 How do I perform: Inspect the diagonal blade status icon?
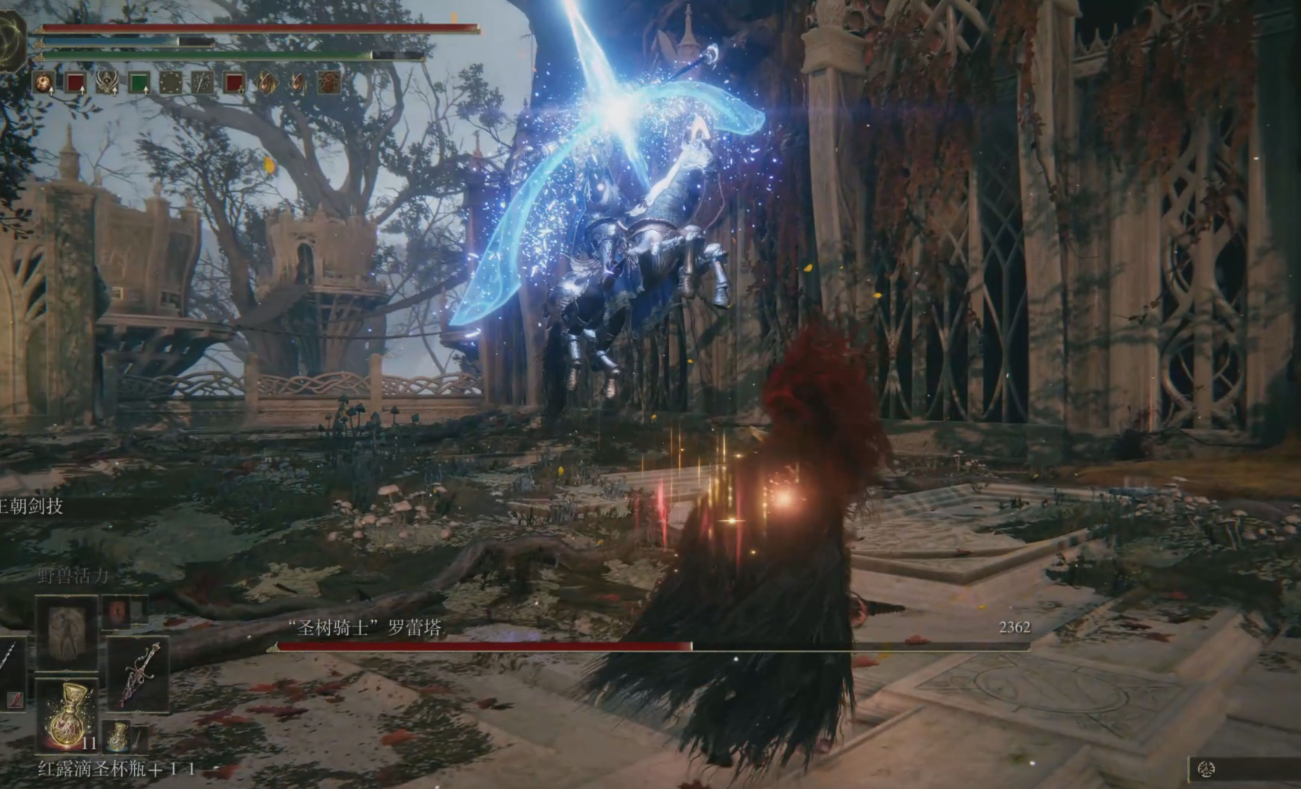tap(202, 82)
